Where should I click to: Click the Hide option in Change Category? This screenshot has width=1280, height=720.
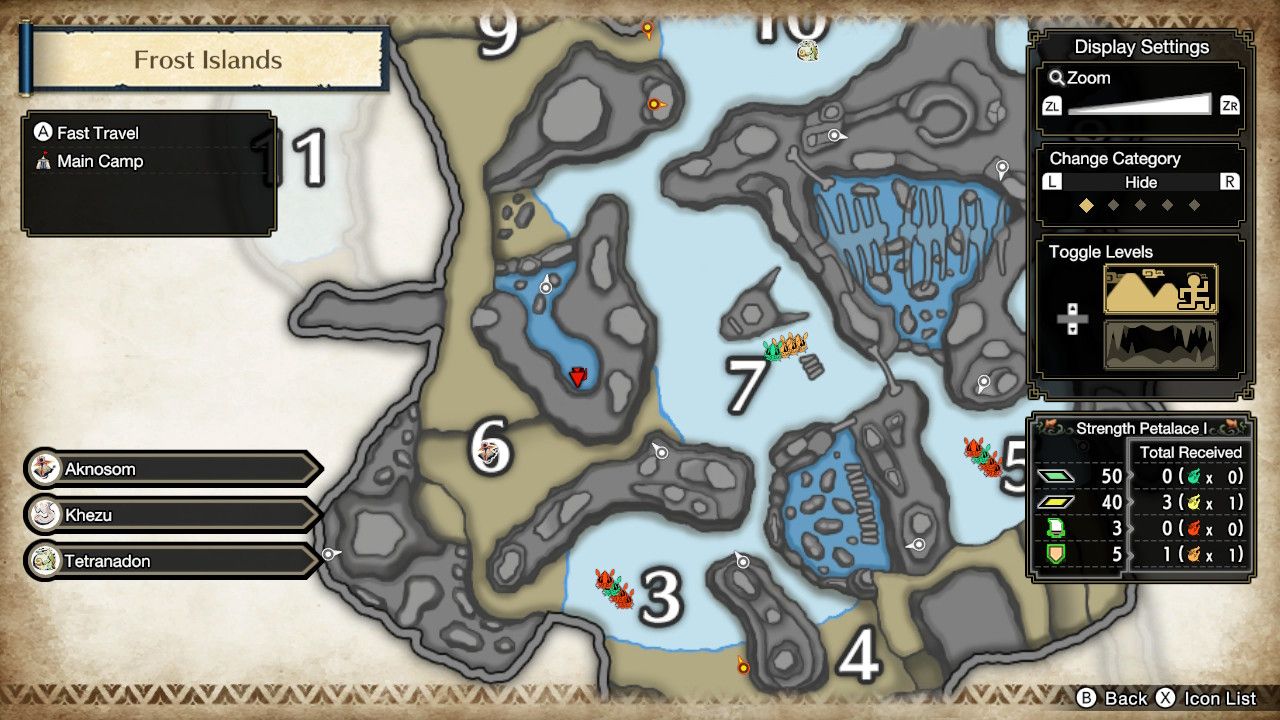coord(1140,182)
